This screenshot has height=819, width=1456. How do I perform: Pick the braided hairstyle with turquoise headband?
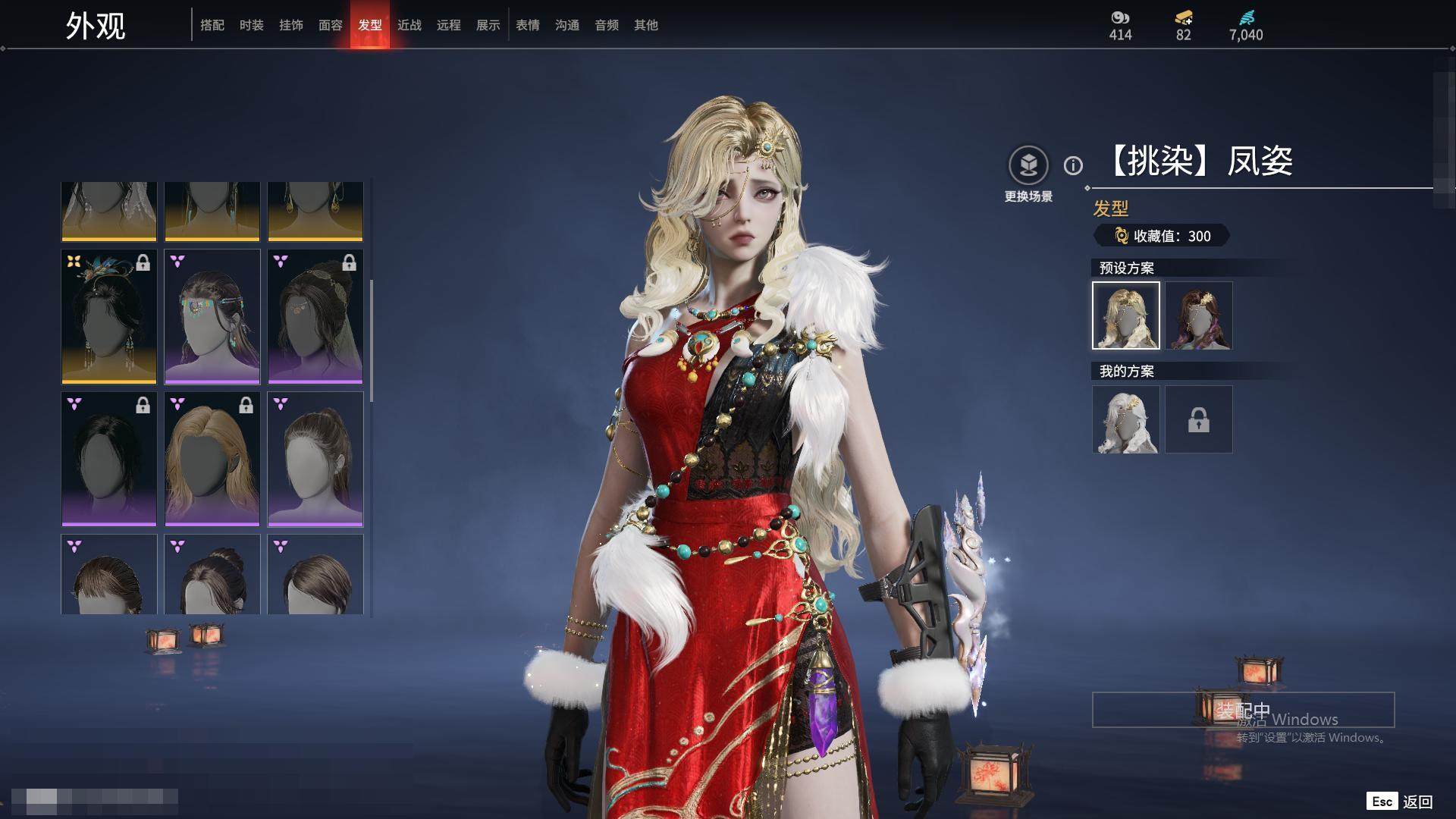(212, 316)
